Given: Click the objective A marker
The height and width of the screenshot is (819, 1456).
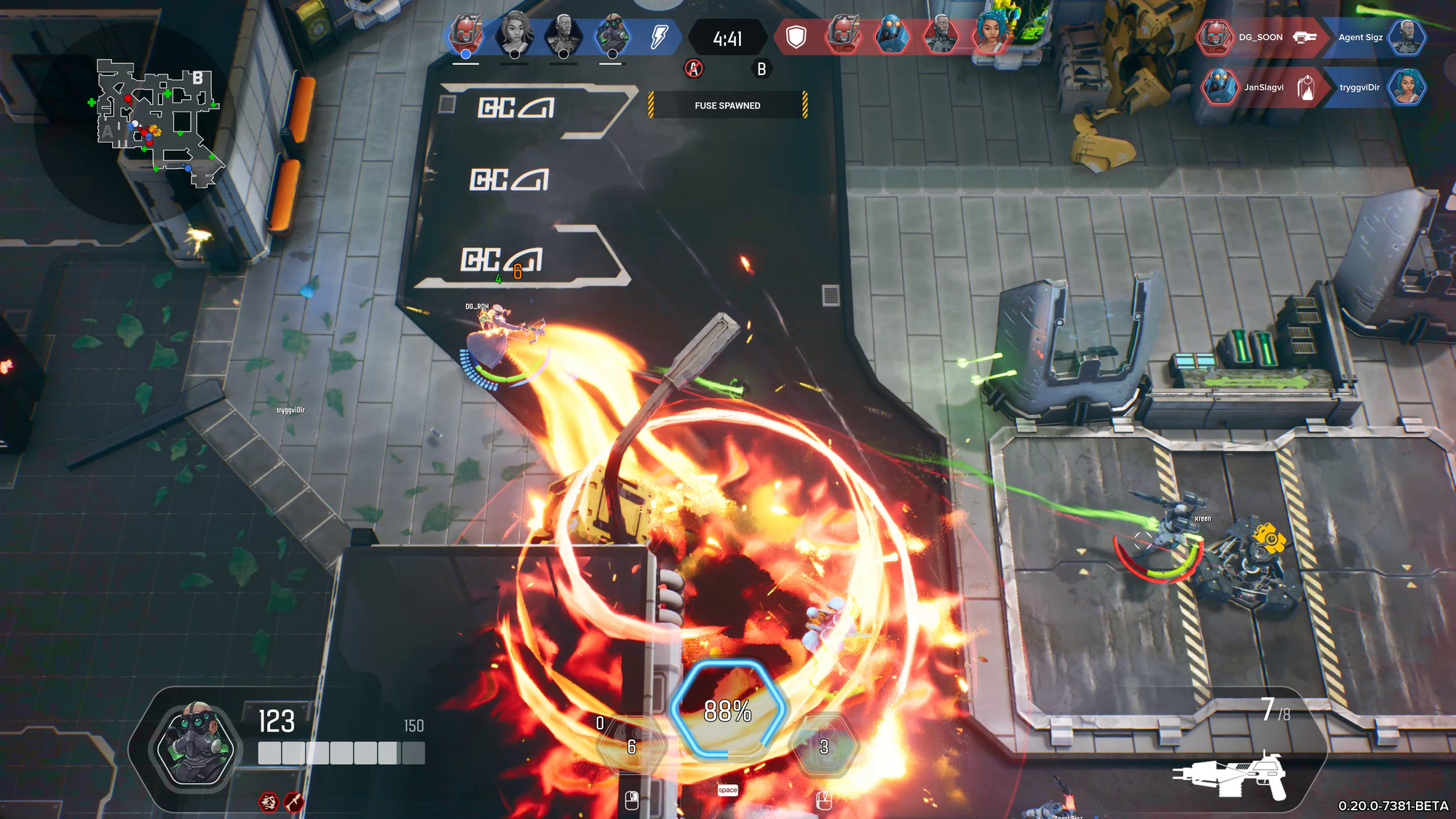Looking at the screenshot, I should pyautogui.click(x=694, y=69).
